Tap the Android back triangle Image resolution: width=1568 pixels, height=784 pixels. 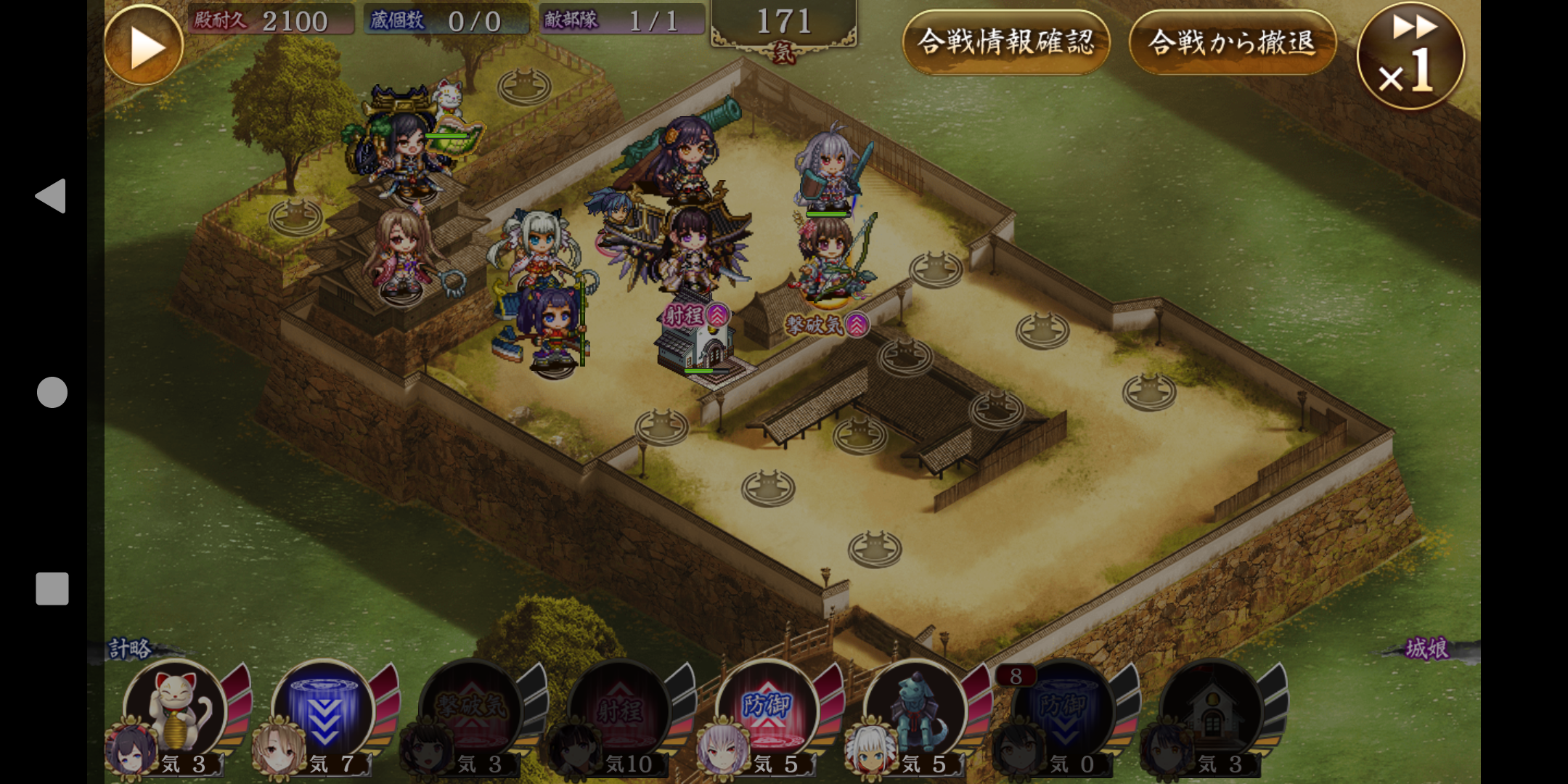click(51, 196)
